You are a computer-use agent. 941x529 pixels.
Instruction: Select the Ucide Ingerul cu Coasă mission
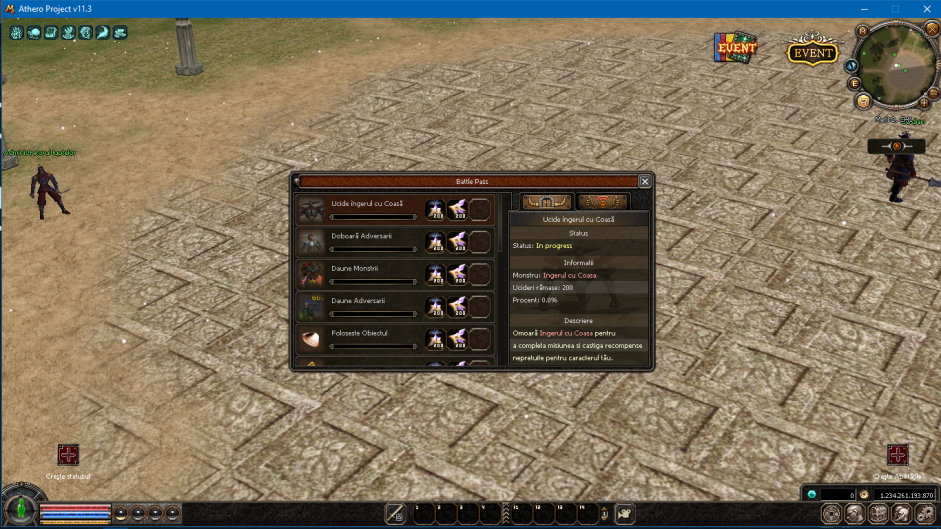pos(360,209)
